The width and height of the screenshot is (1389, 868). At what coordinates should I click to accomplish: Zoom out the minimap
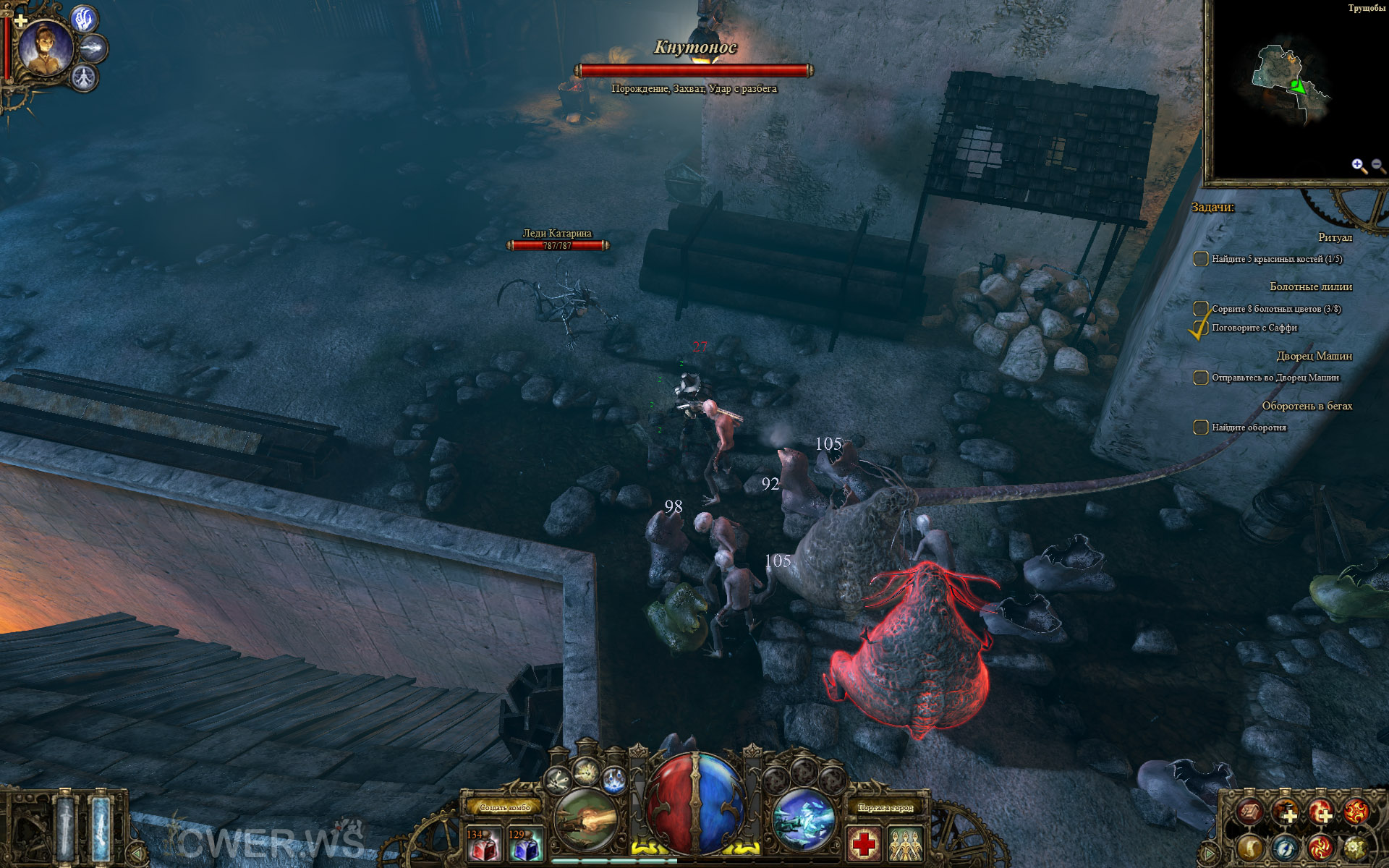pyautogui.click(x=1377, y=166)
